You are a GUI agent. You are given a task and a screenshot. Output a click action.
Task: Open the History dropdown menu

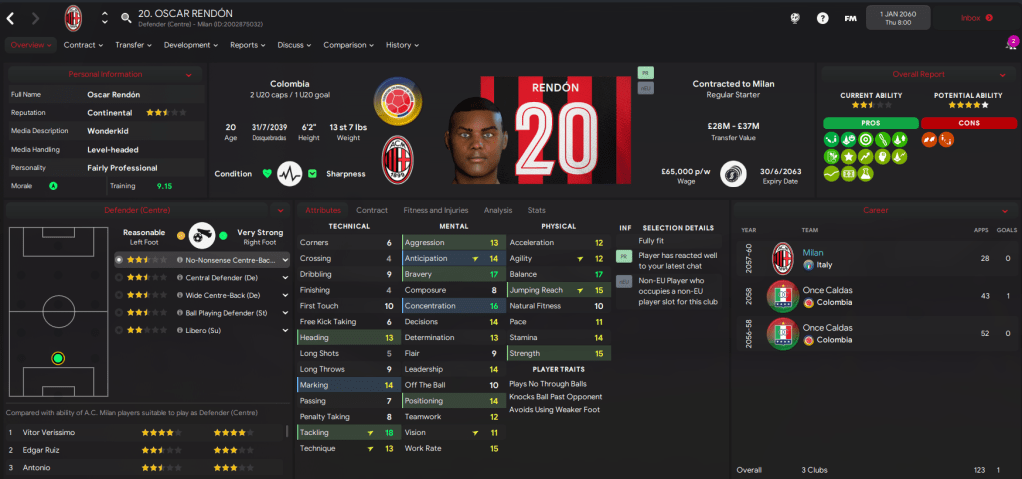401,45
